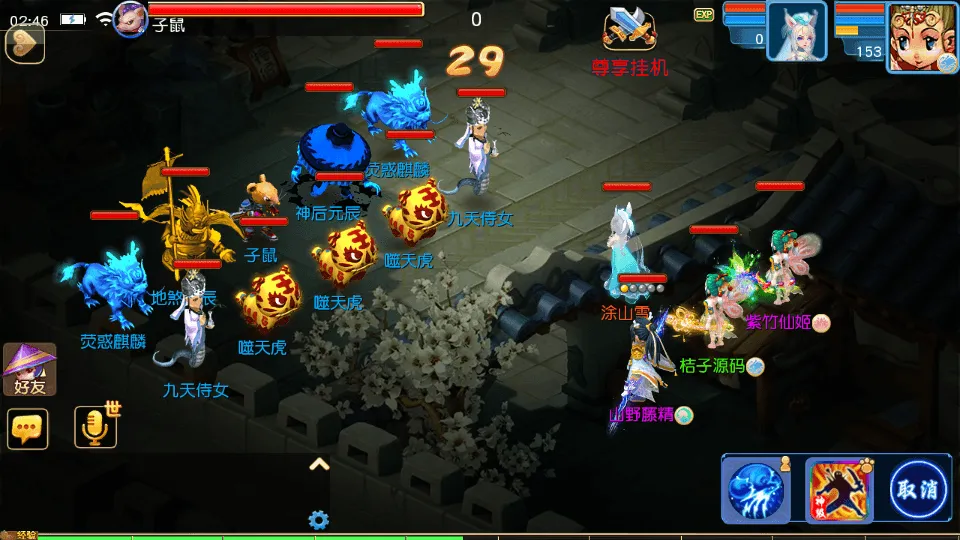Activate the blue lightning skill icon
The image size is (960, 540).
(755, 490)
